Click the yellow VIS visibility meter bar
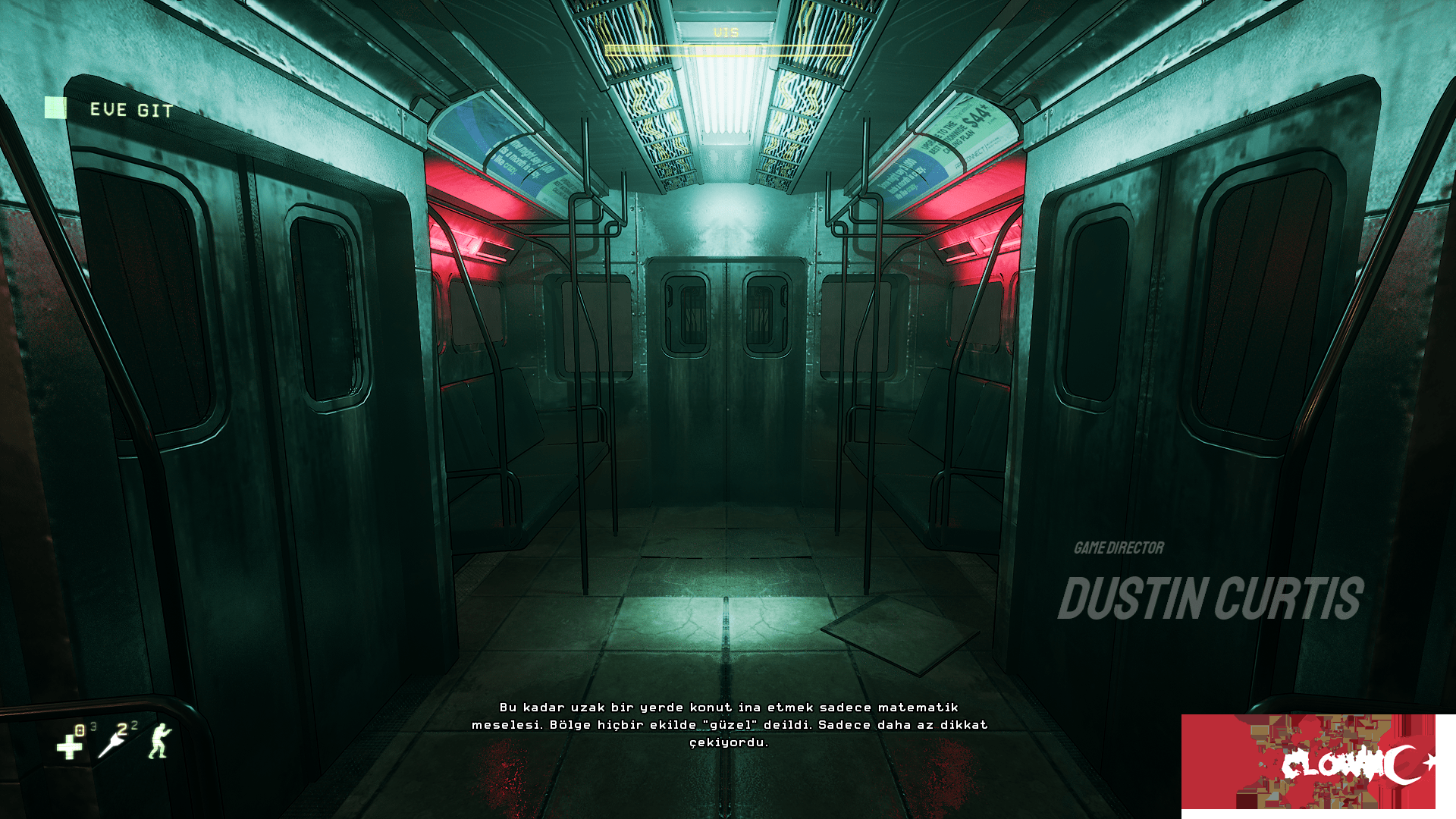The width and height of the screenshot is (1456, 819). point(725,52)
